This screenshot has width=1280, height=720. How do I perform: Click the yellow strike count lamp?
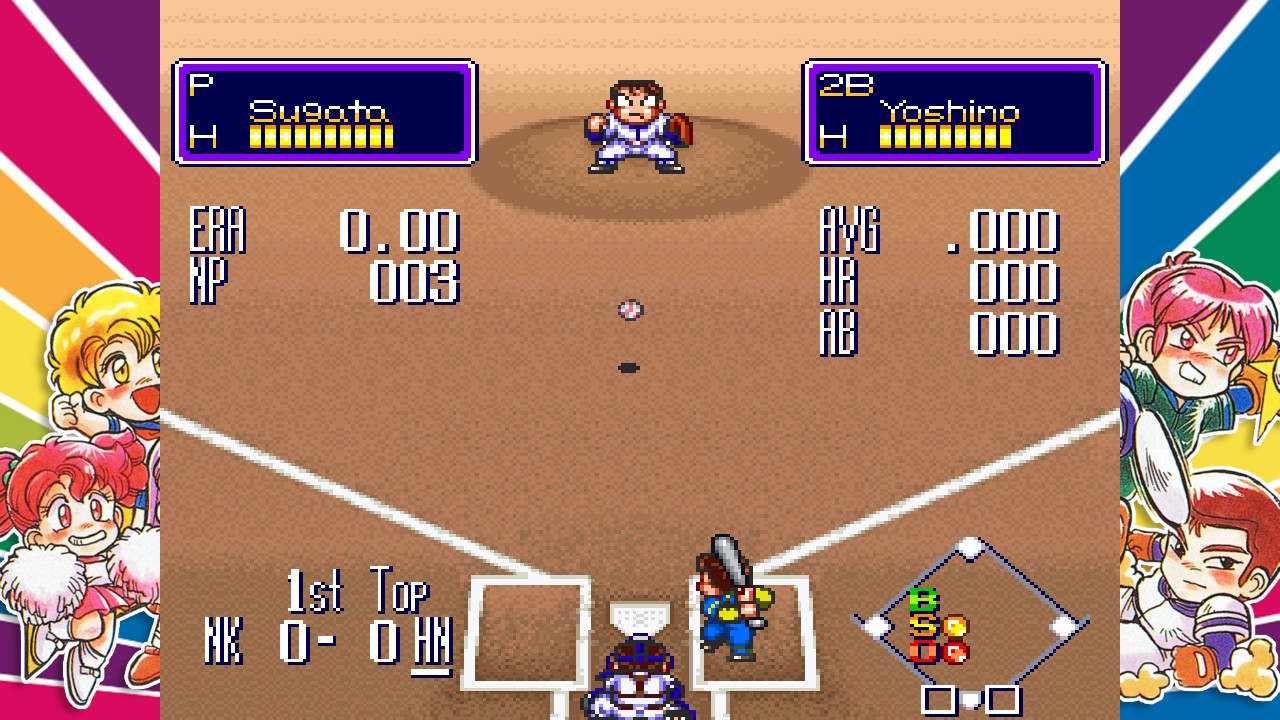point(954,625)
